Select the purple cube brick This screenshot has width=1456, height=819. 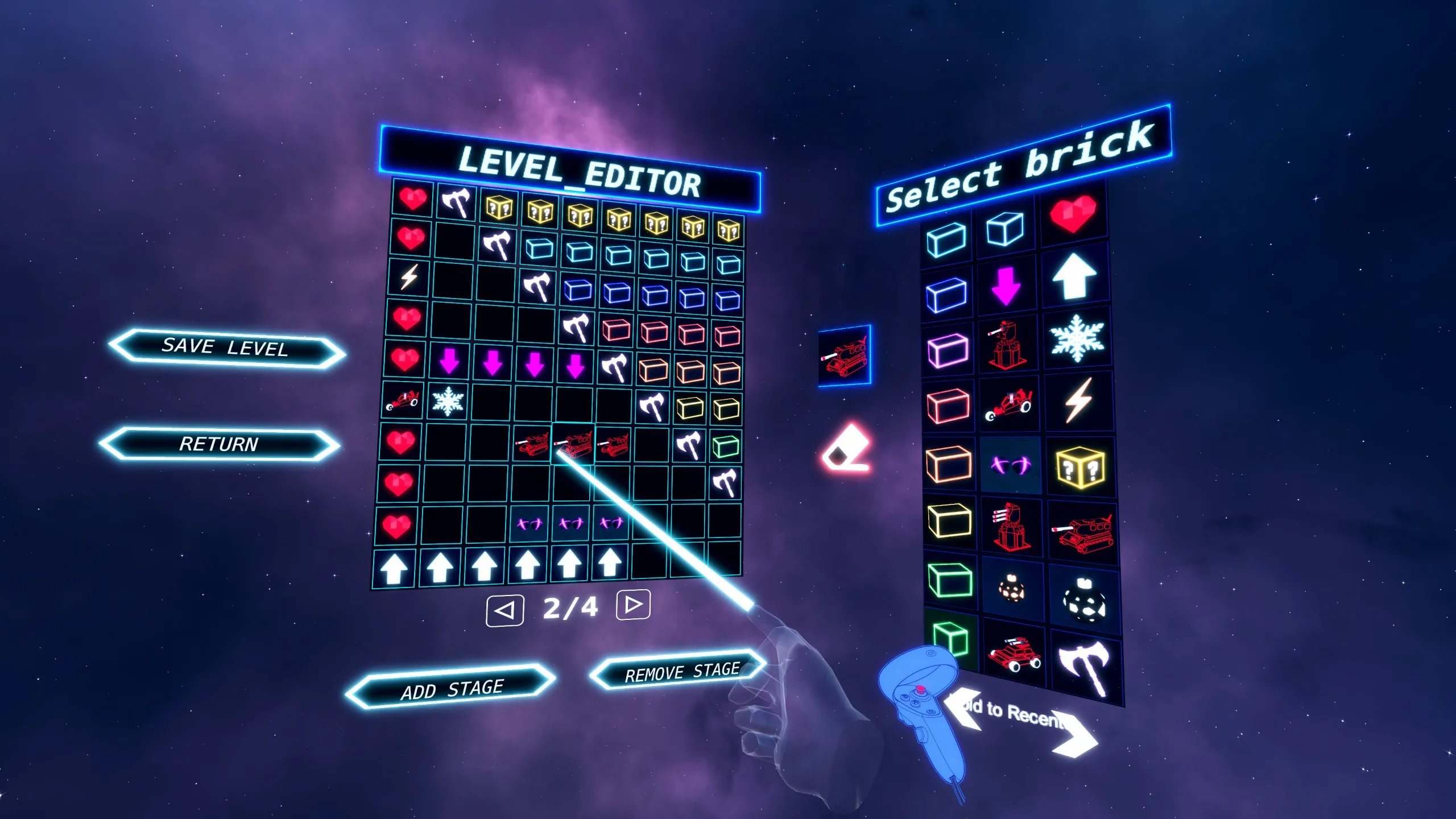(x=948, y=349)
